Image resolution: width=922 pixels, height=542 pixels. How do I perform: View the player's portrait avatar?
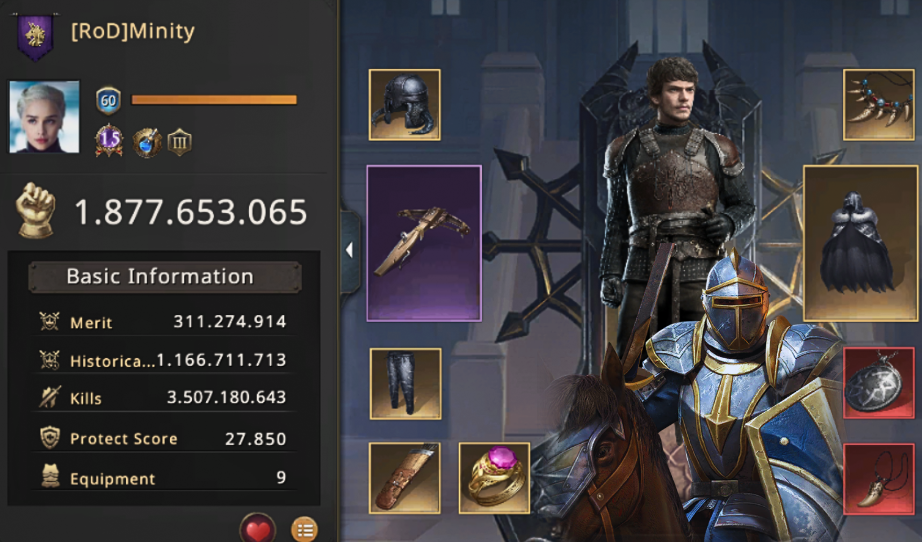tap(44, 117)
